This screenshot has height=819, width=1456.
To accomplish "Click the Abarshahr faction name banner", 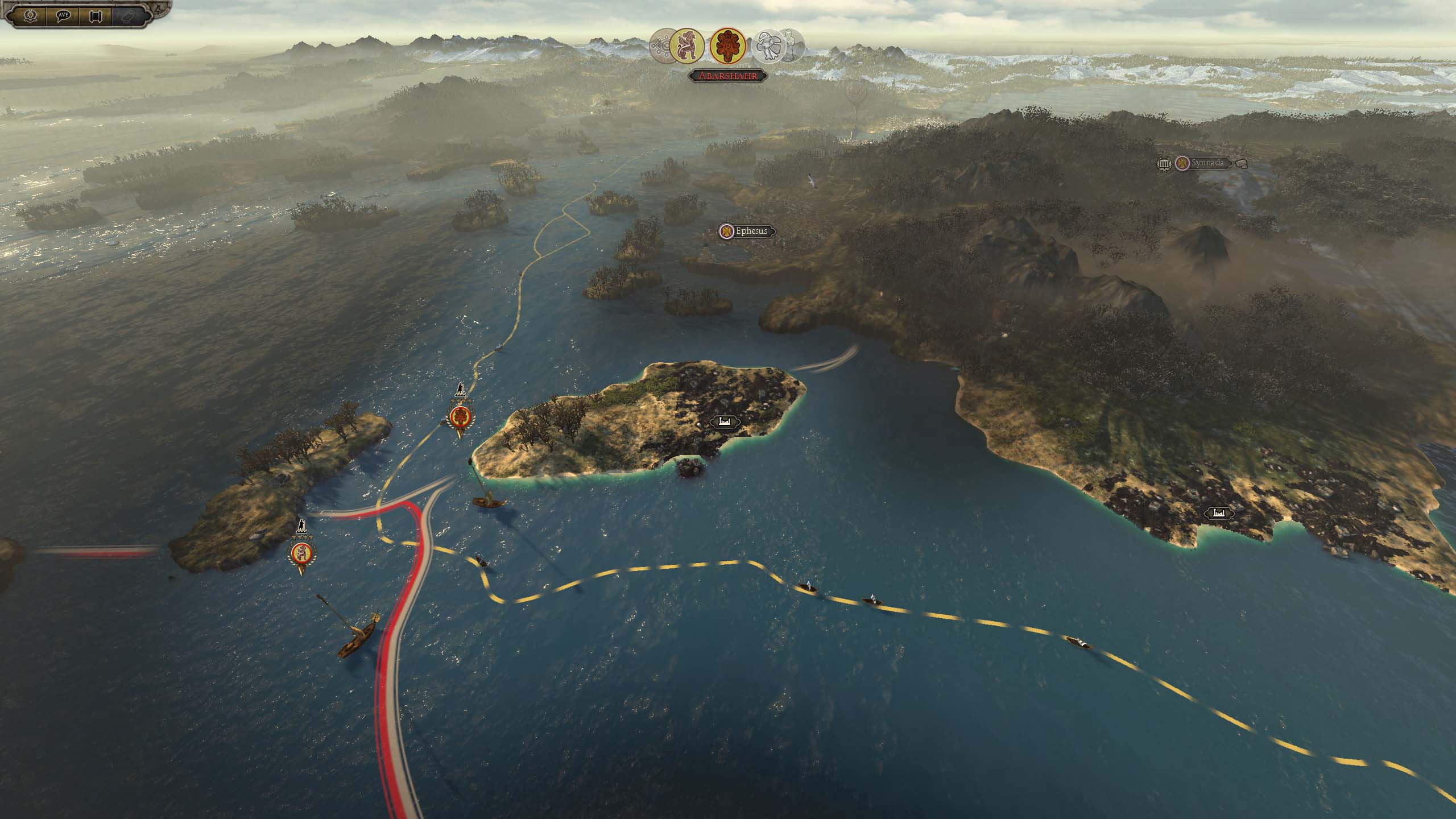I will pyautogui.click(x=727, y=76).
